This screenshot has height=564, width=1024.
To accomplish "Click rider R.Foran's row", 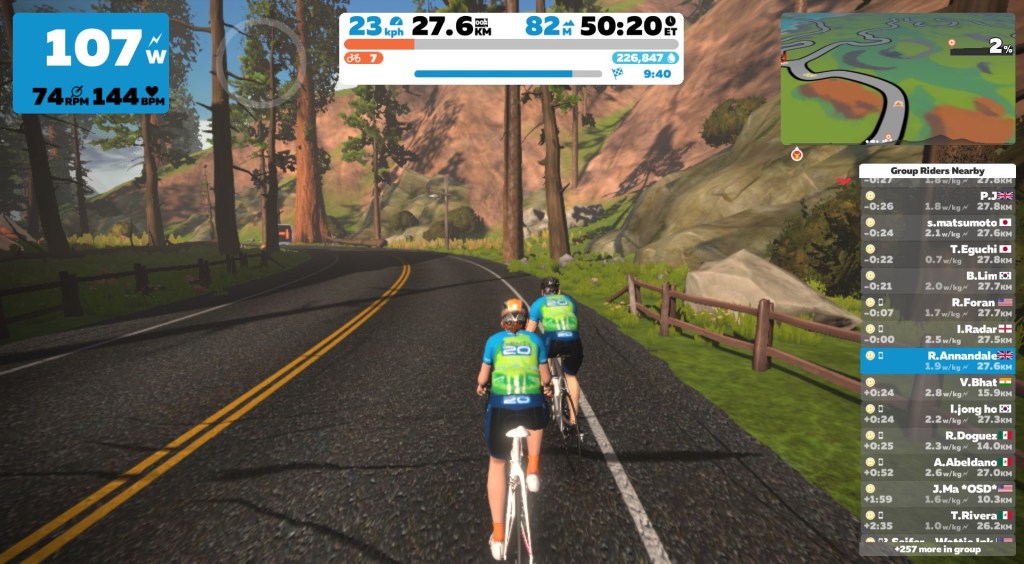I will [x=937, y=307].
